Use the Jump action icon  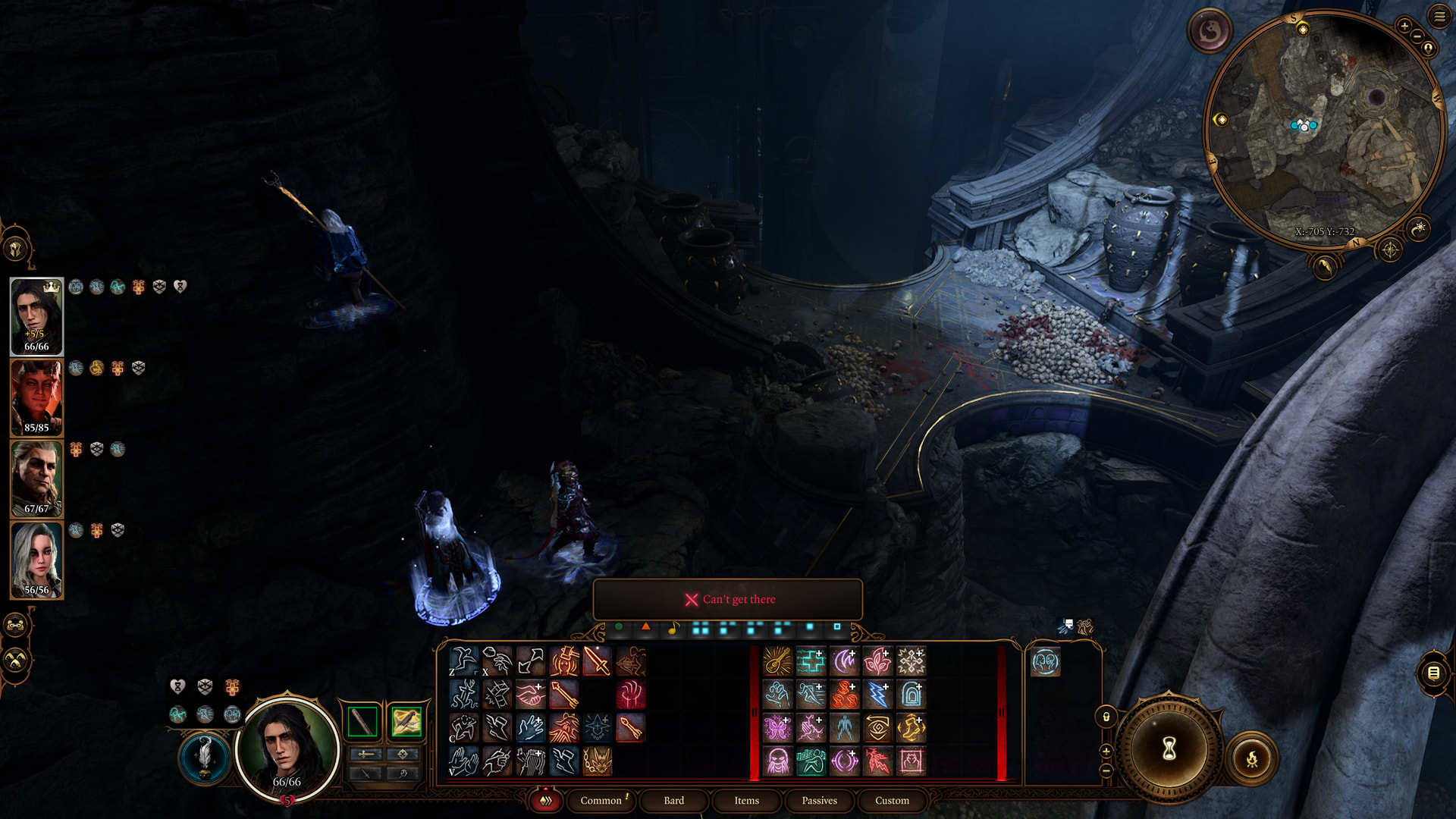click(x=463, y=661)
